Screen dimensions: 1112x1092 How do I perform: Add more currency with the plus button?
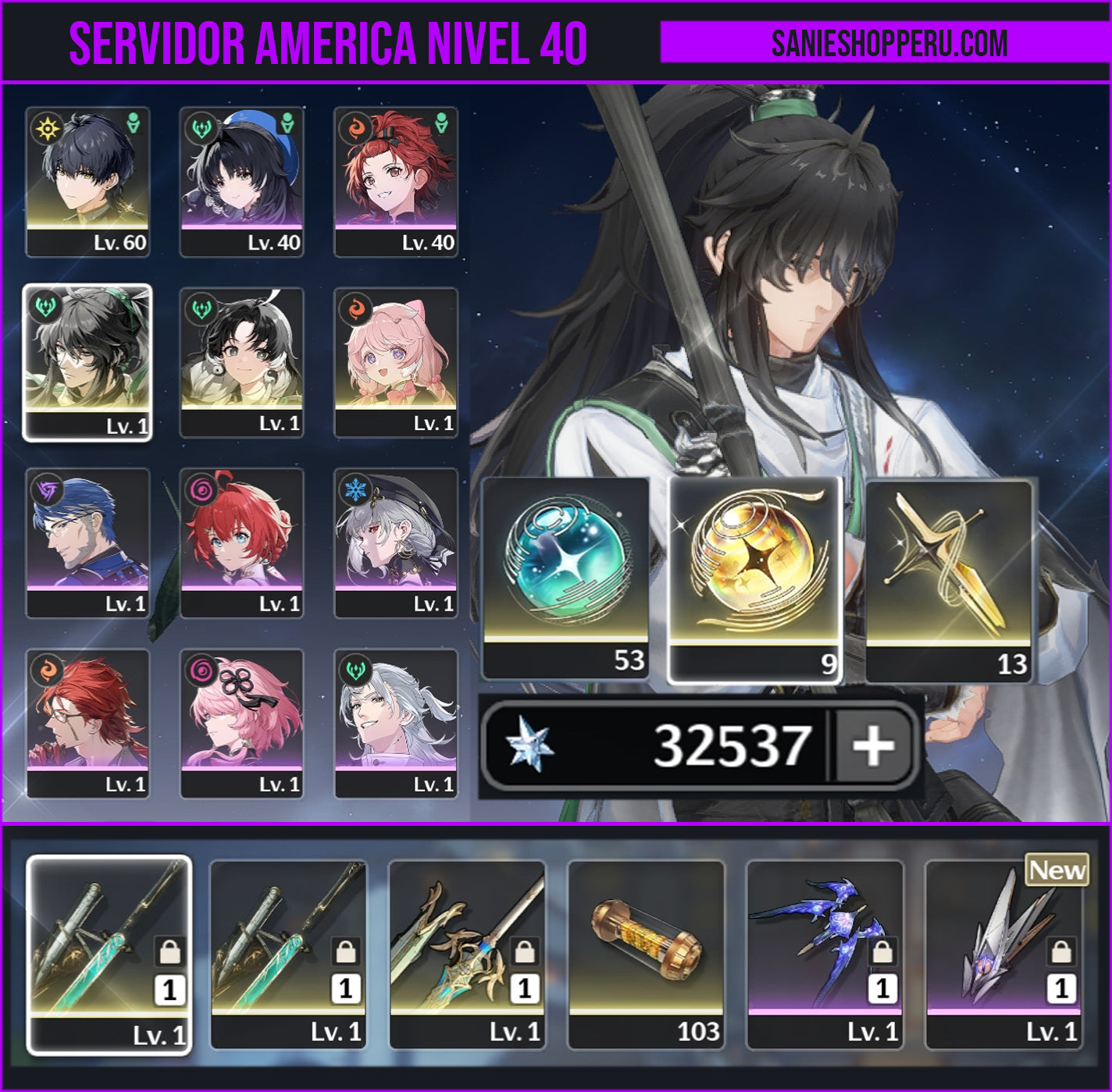[873, 745]
